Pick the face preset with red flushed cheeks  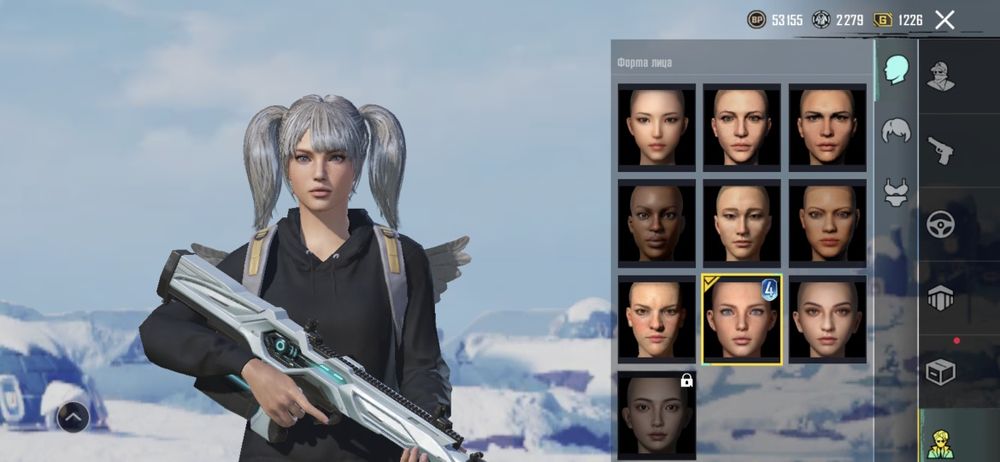657,318
